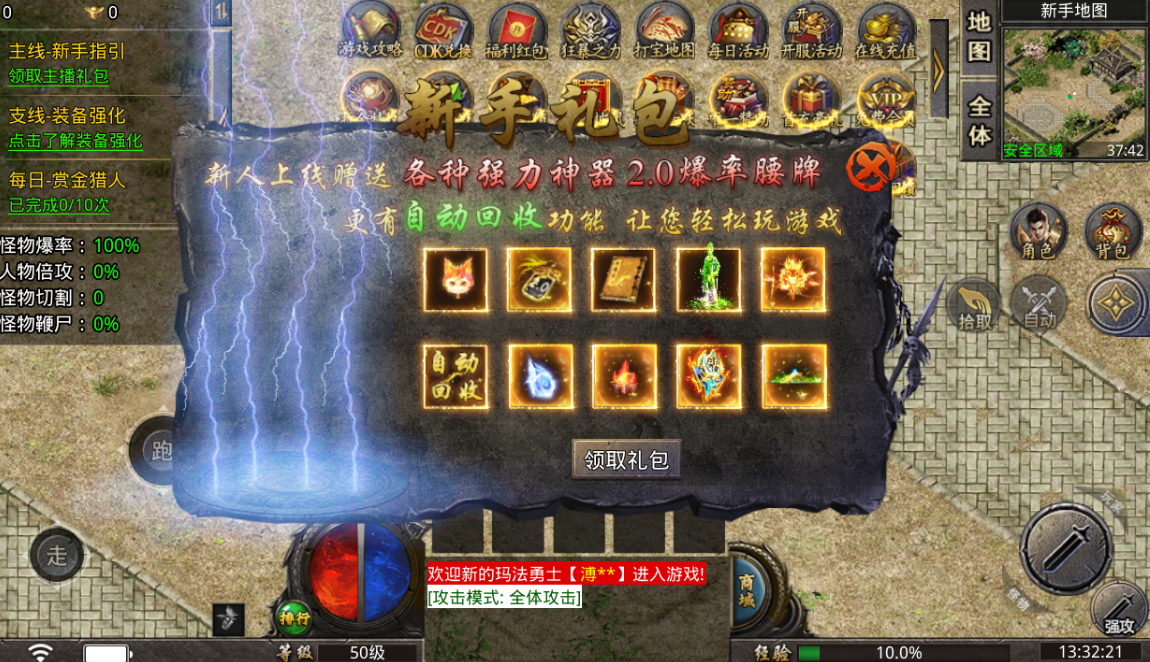Open the 地图 map tab
The width and height of the screenshot is (1150, 662).
(x=979, y=36)
